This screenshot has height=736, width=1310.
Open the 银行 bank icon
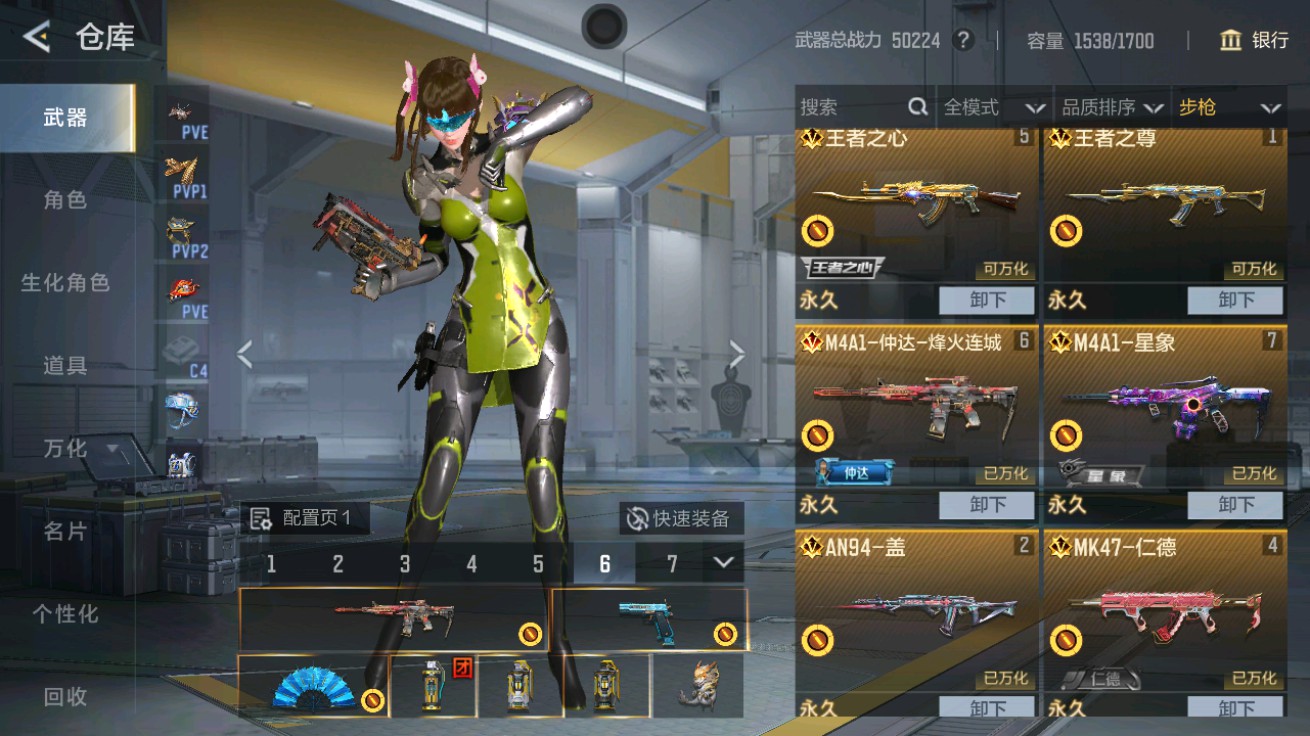pos(1230,41)
